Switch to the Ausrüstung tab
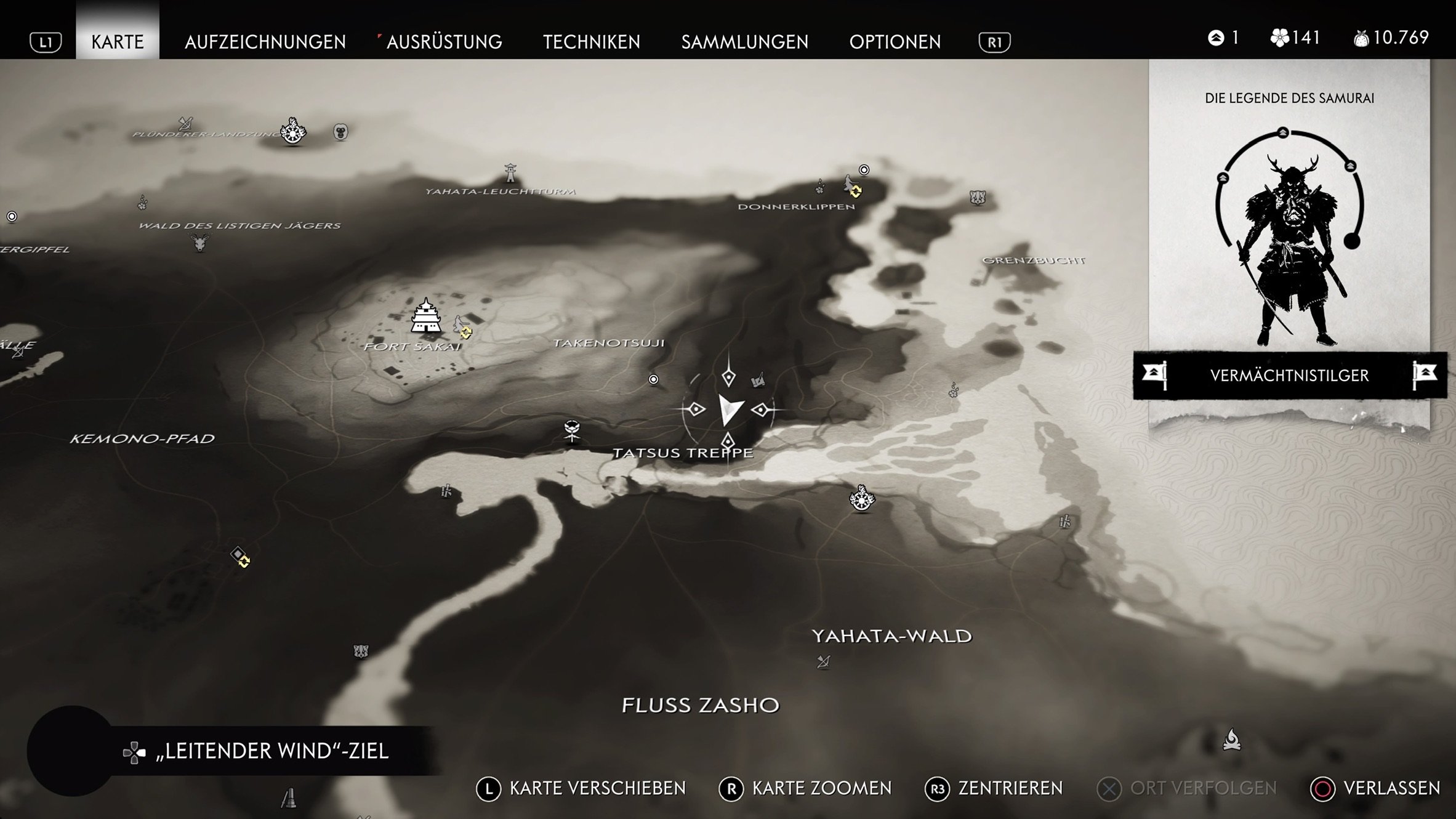 click(444, 41)
